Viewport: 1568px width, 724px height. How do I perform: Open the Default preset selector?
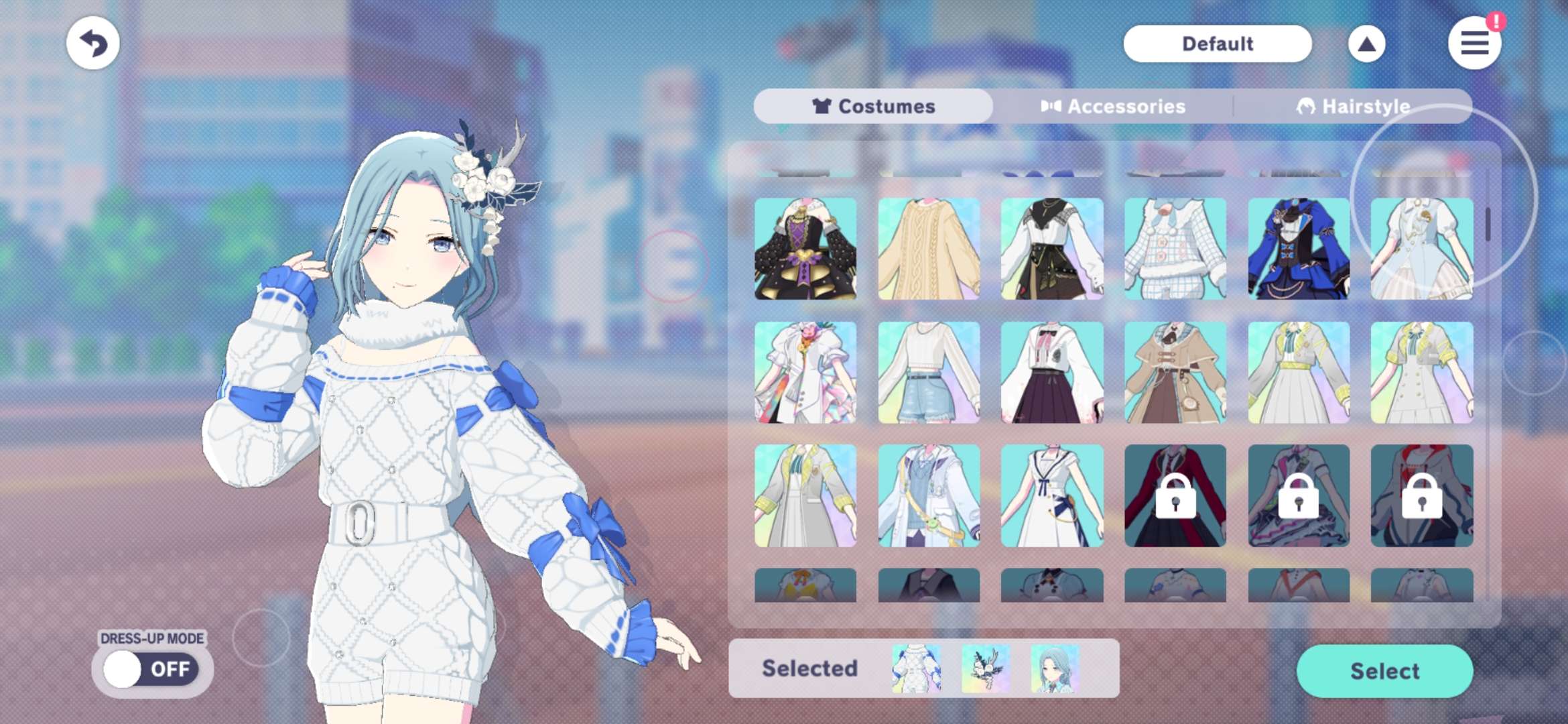(1217, 44)
